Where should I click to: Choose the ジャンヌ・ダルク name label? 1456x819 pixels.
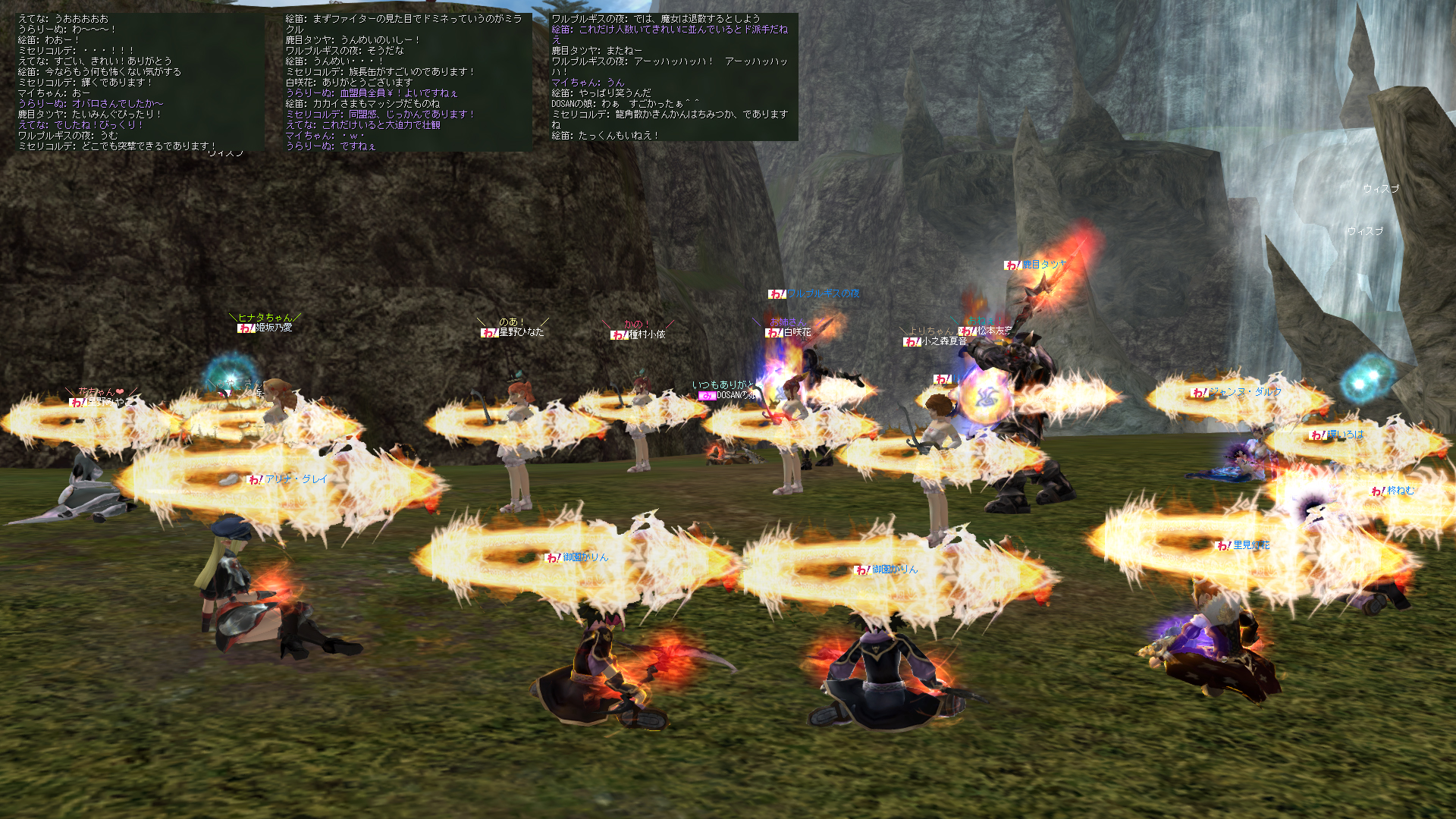(1237, 392)
